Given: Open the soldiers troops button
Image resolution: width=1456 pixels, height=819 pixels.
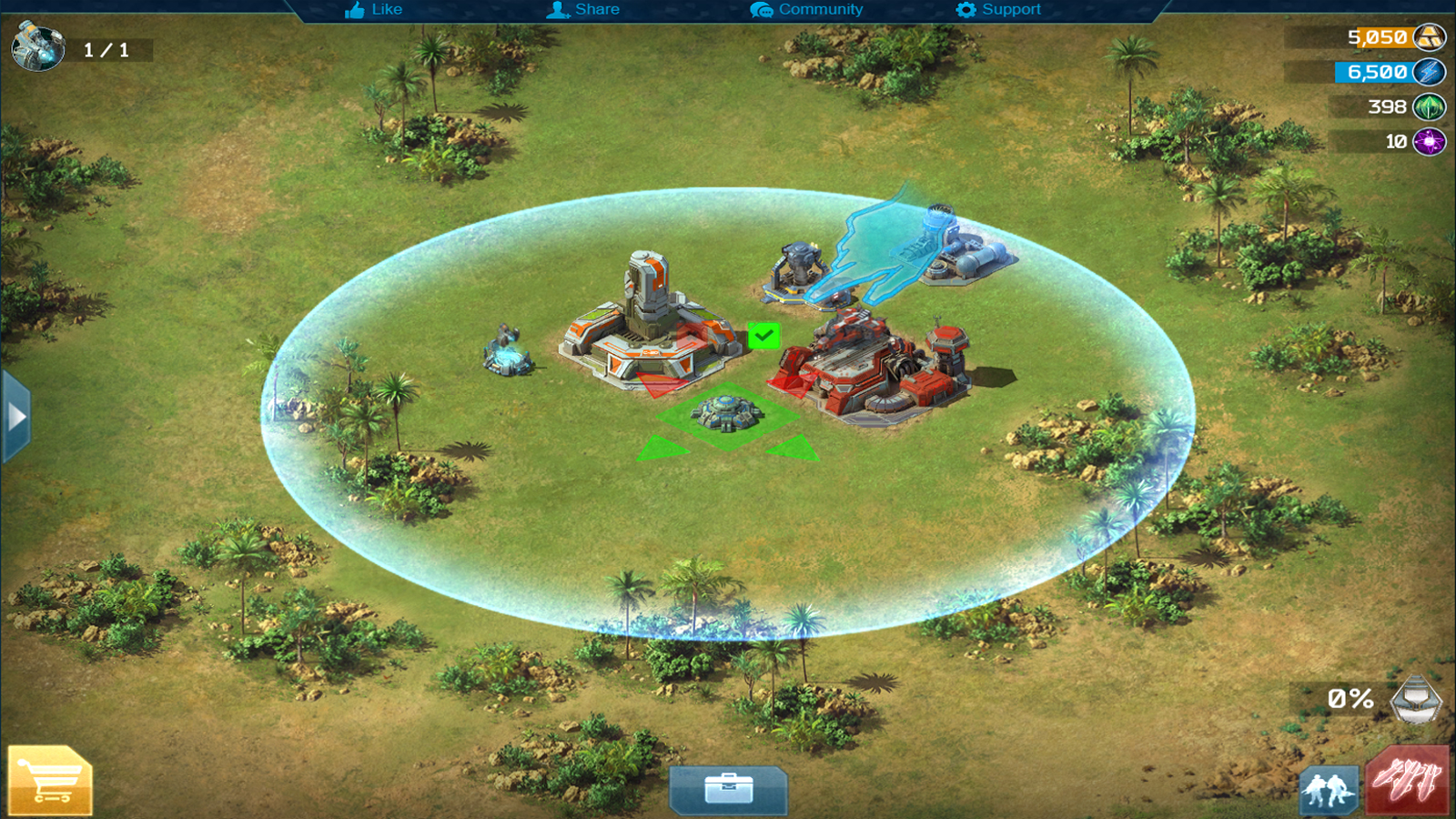Looking at the screenshot, I should (x=1329, y=789).
